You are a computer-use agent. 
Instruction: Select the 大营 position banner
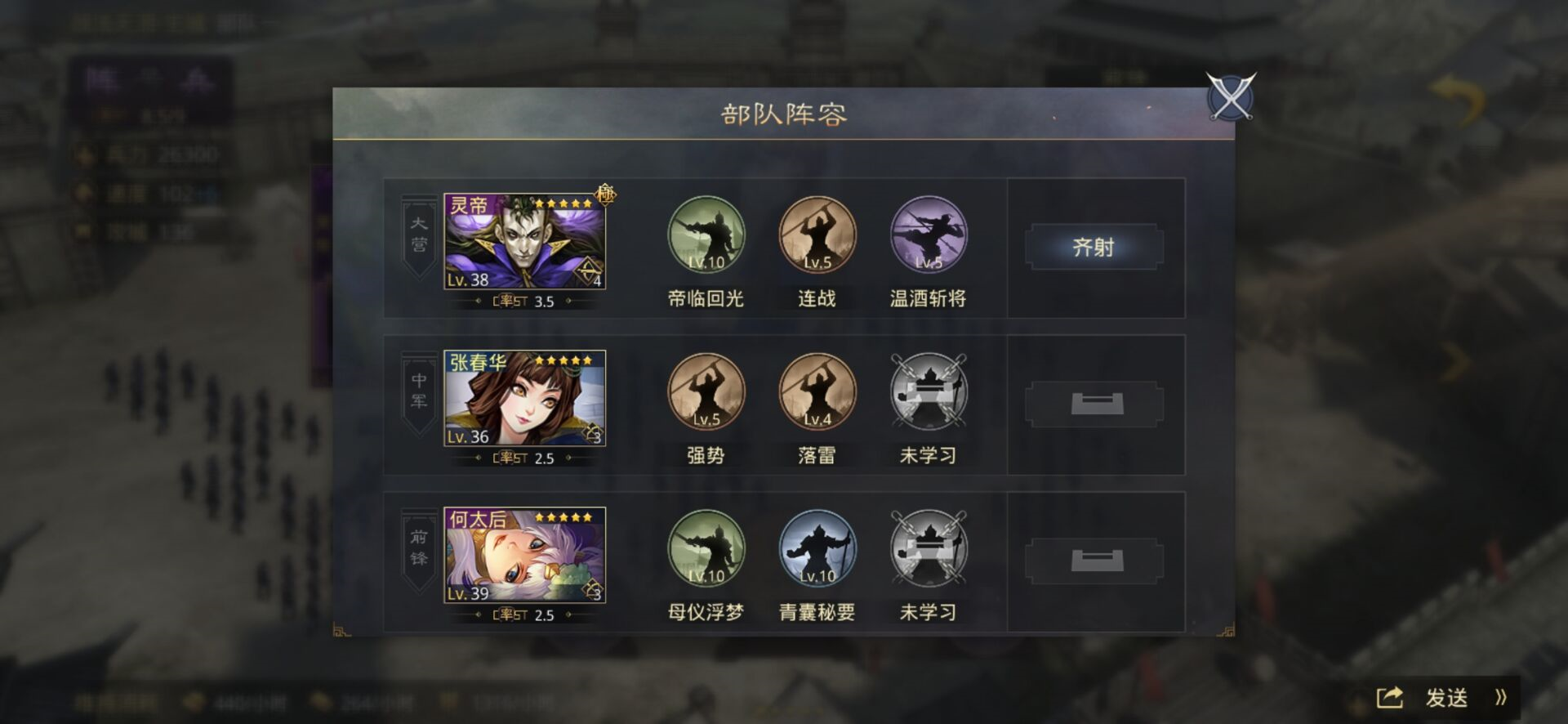[x=417, y=235]
